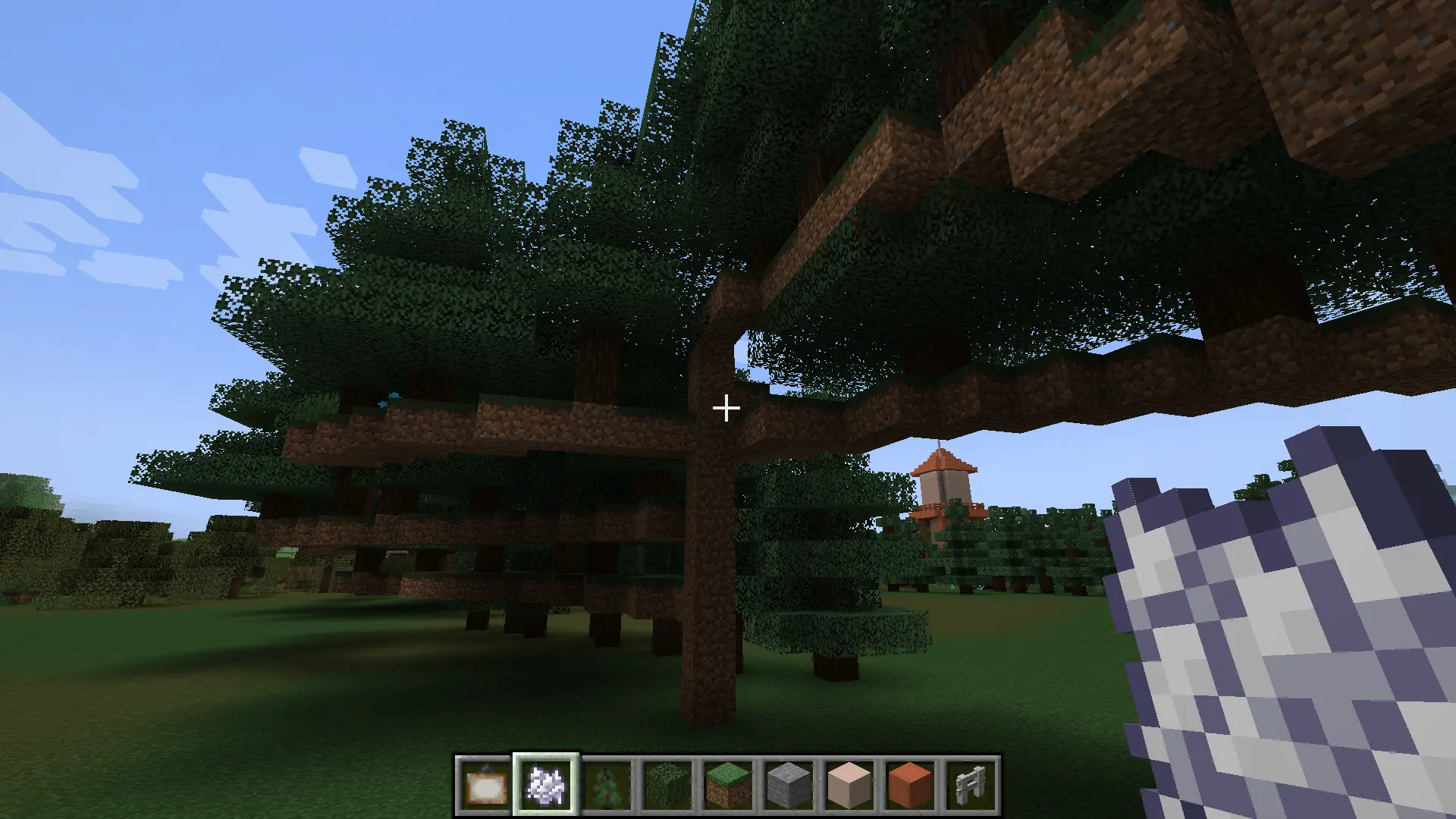
Task: Pick the fence item slot
Action: 971,785
